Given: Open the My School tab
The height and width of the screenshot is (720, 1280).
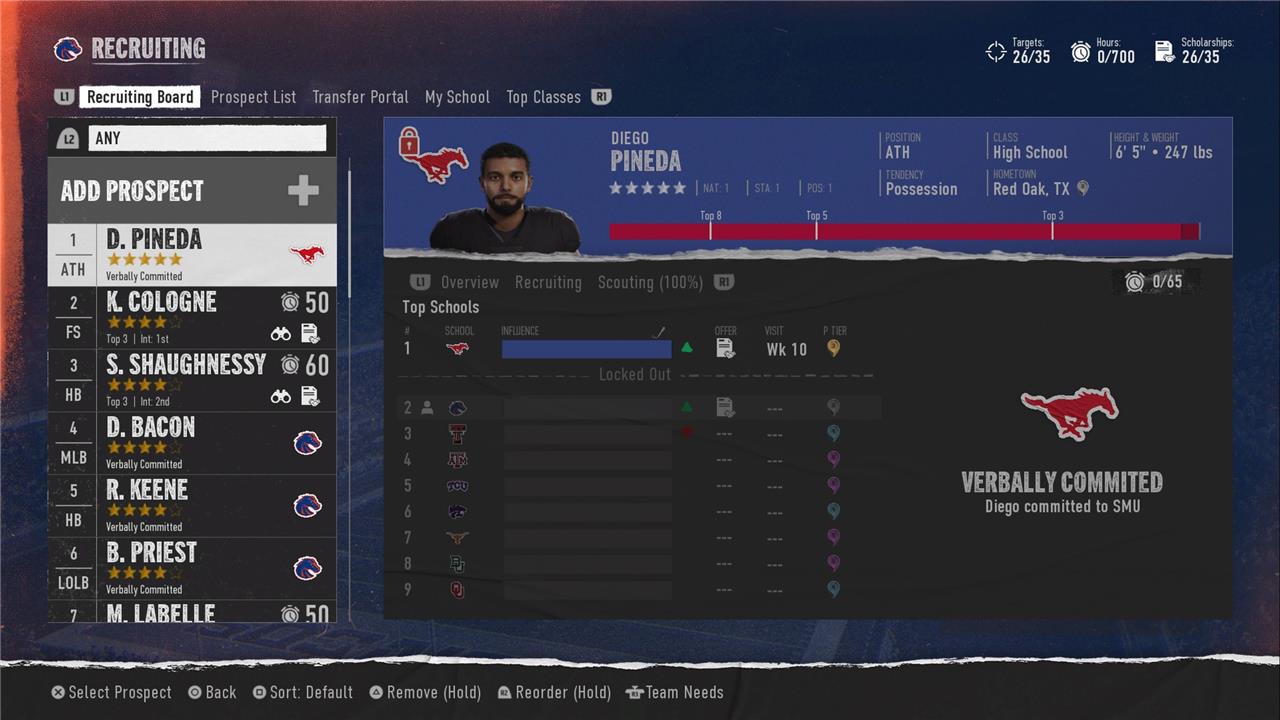Looking at the screenshot, I should coord(457,97).
